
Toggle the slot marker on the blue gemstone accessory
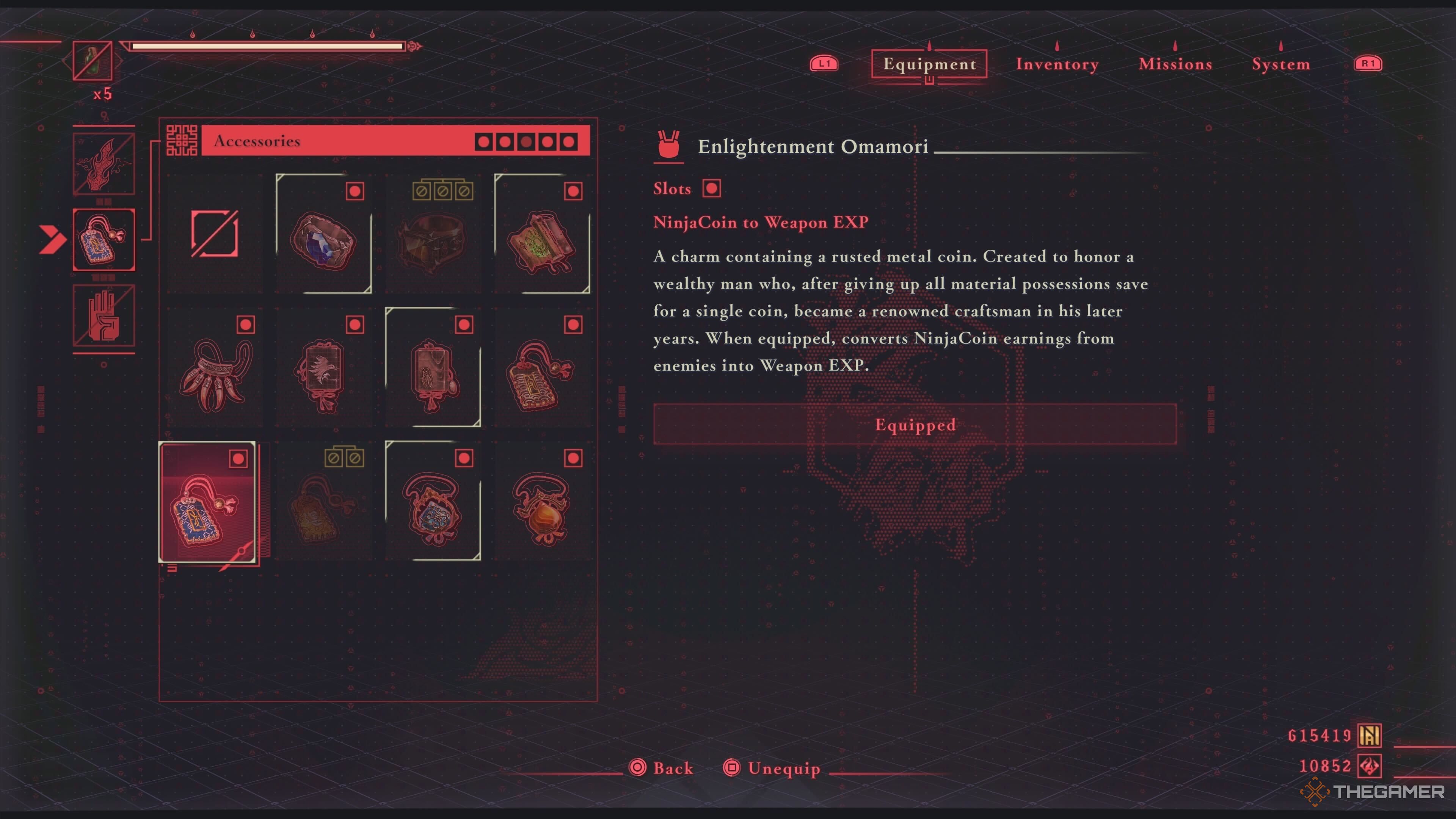355,191
